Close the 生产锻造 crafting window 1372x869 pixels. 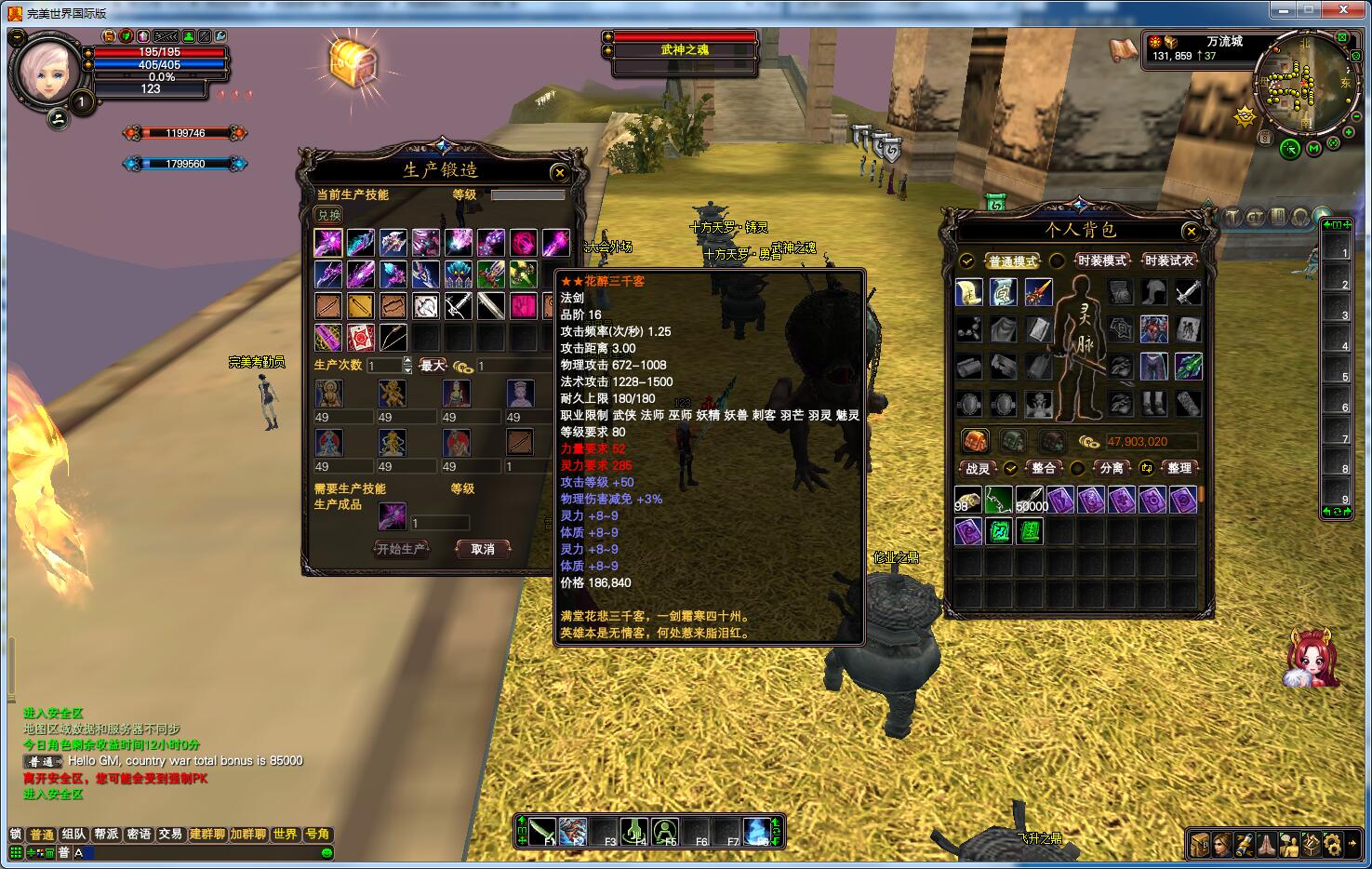coord(559,172)
